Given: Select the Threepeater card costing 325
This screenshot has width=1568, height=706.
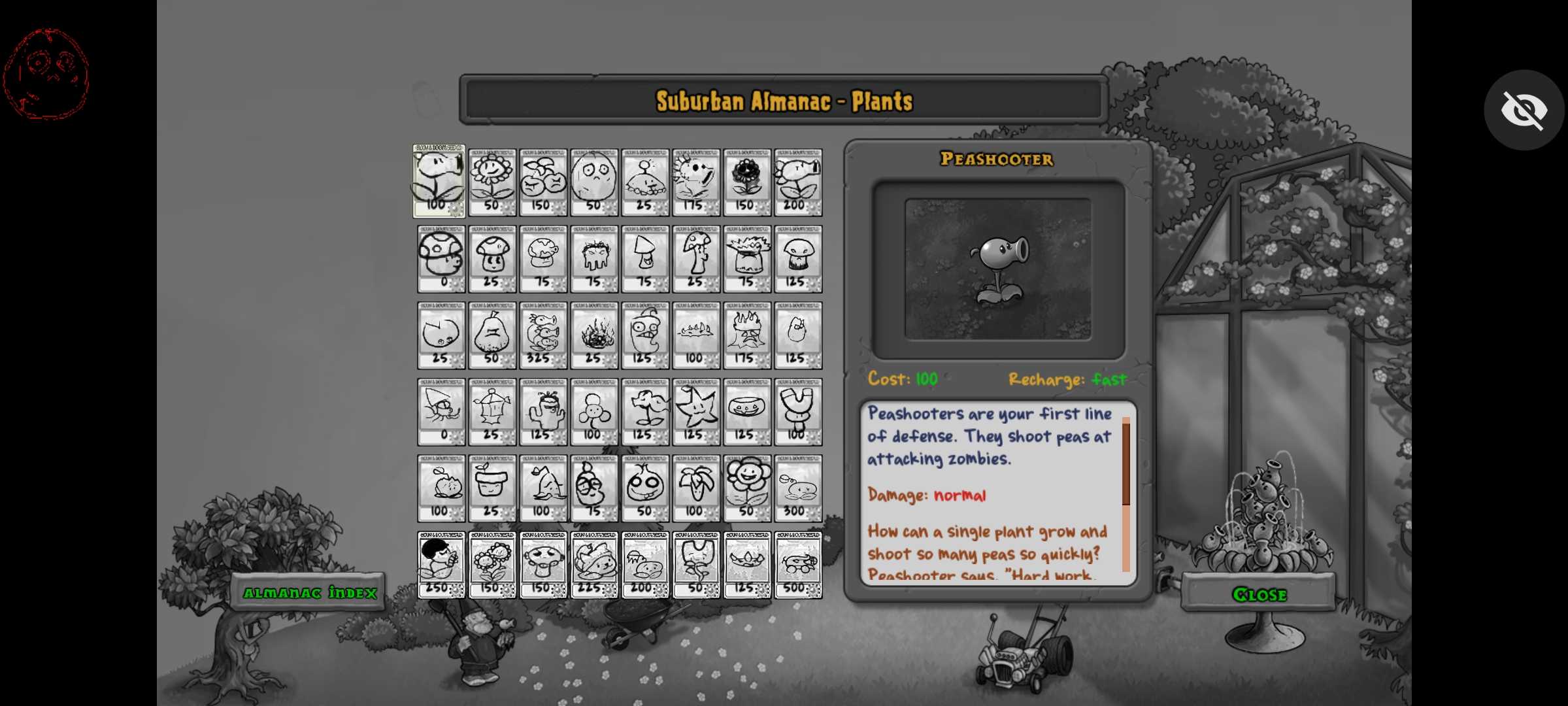Looking at the screenshot, I should pyautogui.click(x=543, y=335).
